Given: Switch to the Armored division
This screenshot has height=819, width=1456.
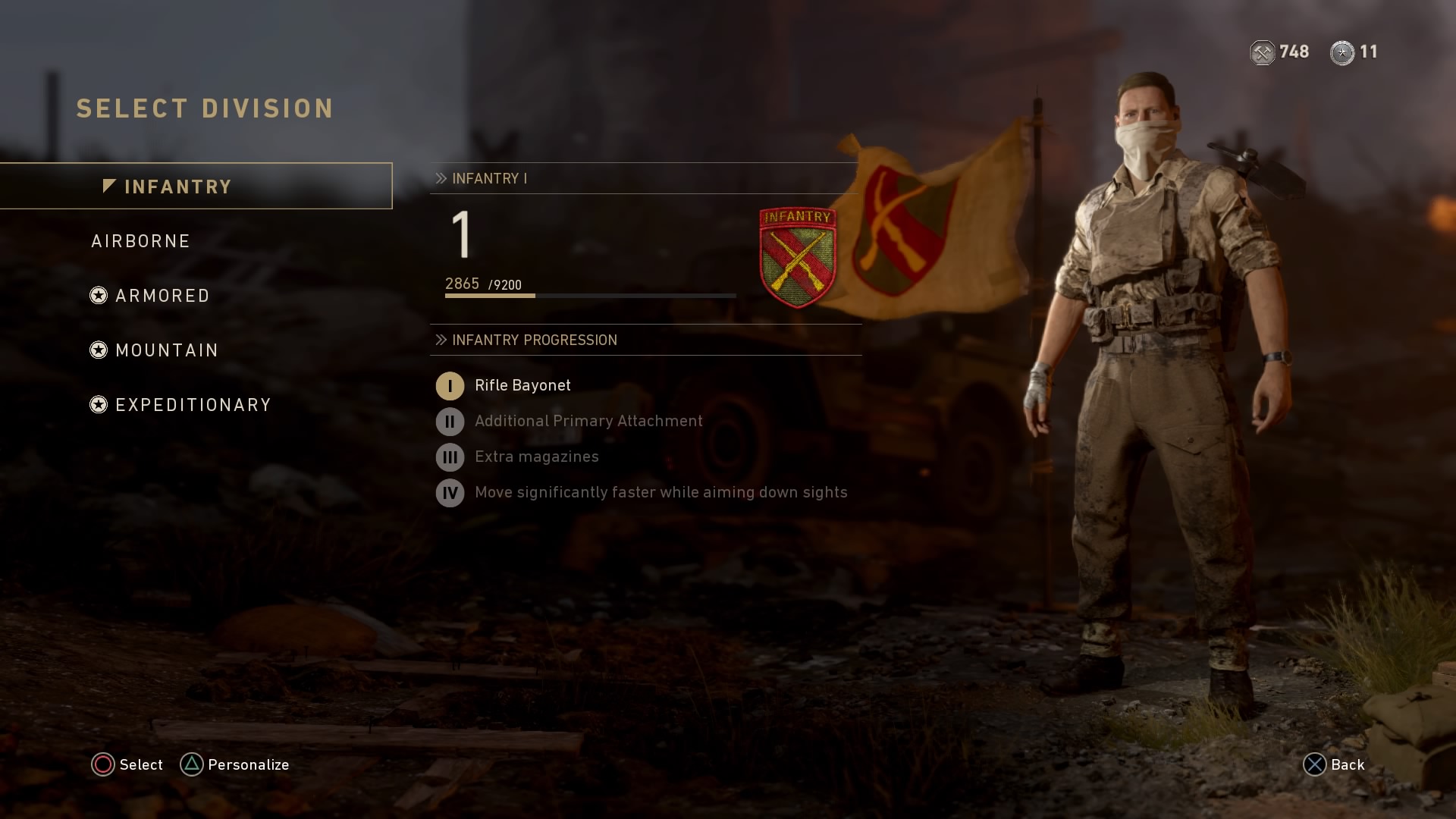Looking at the screenshot, I should 162,296.
